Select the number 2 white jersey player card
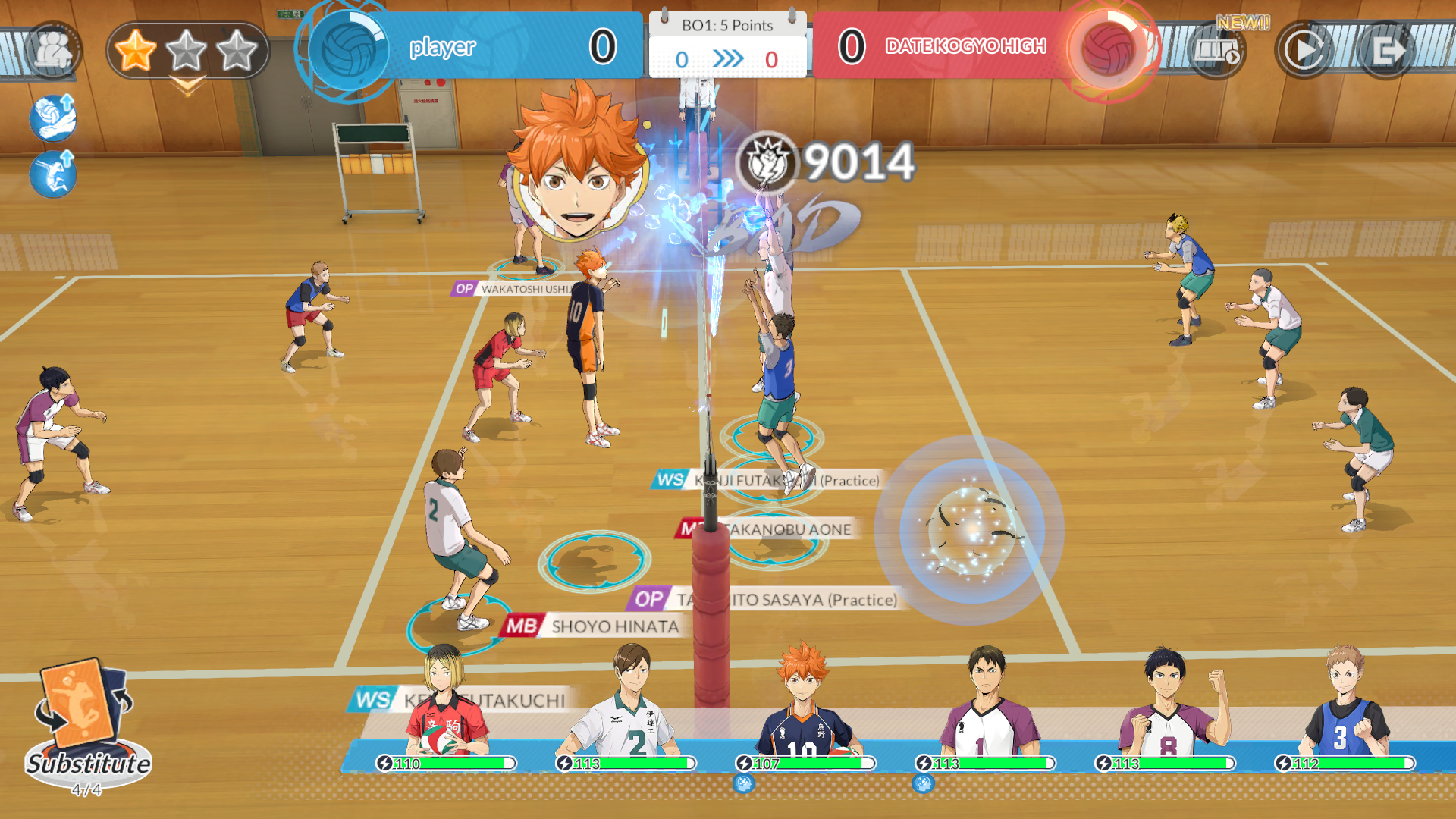The width and height of the screenshot is (1456, 819). coord(628,705)
